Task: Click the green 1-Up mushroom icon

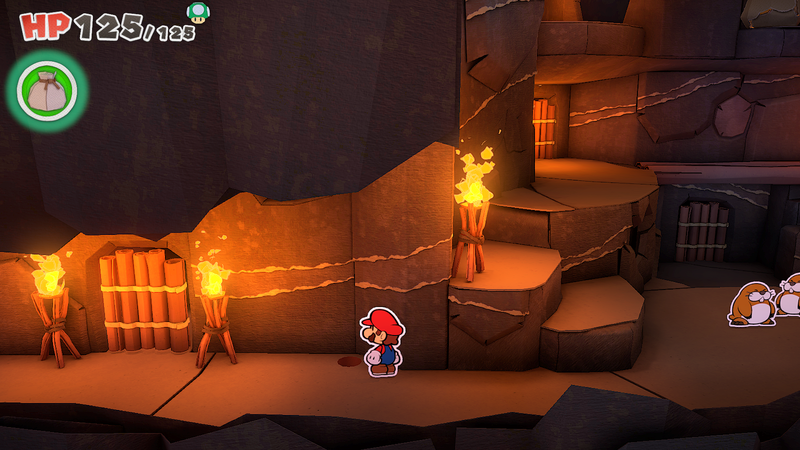Action: click(199, 12)
